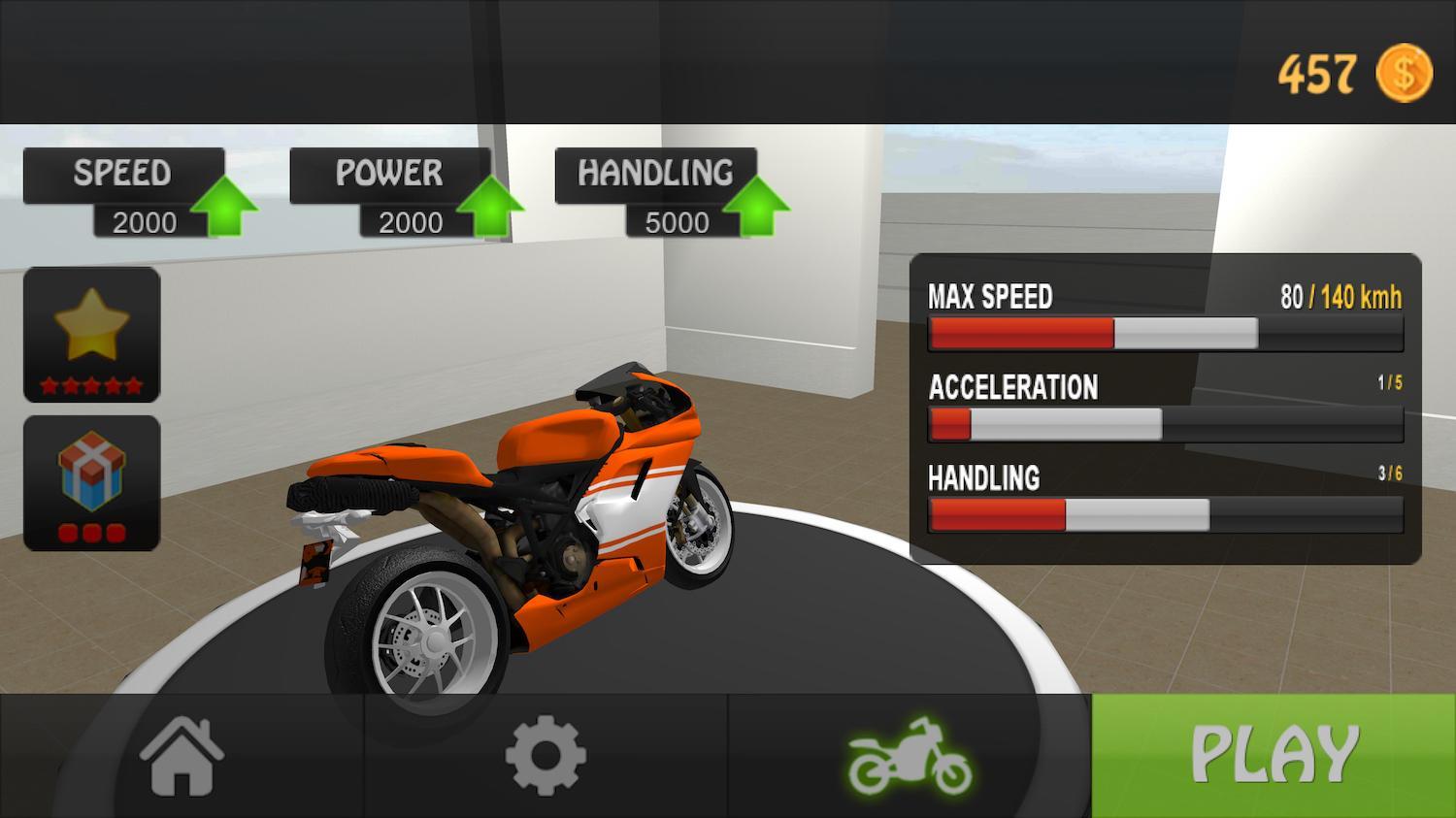
Task: Toggle the motorcycle tab in bottom bar
Action: click(x=910, y=757)
